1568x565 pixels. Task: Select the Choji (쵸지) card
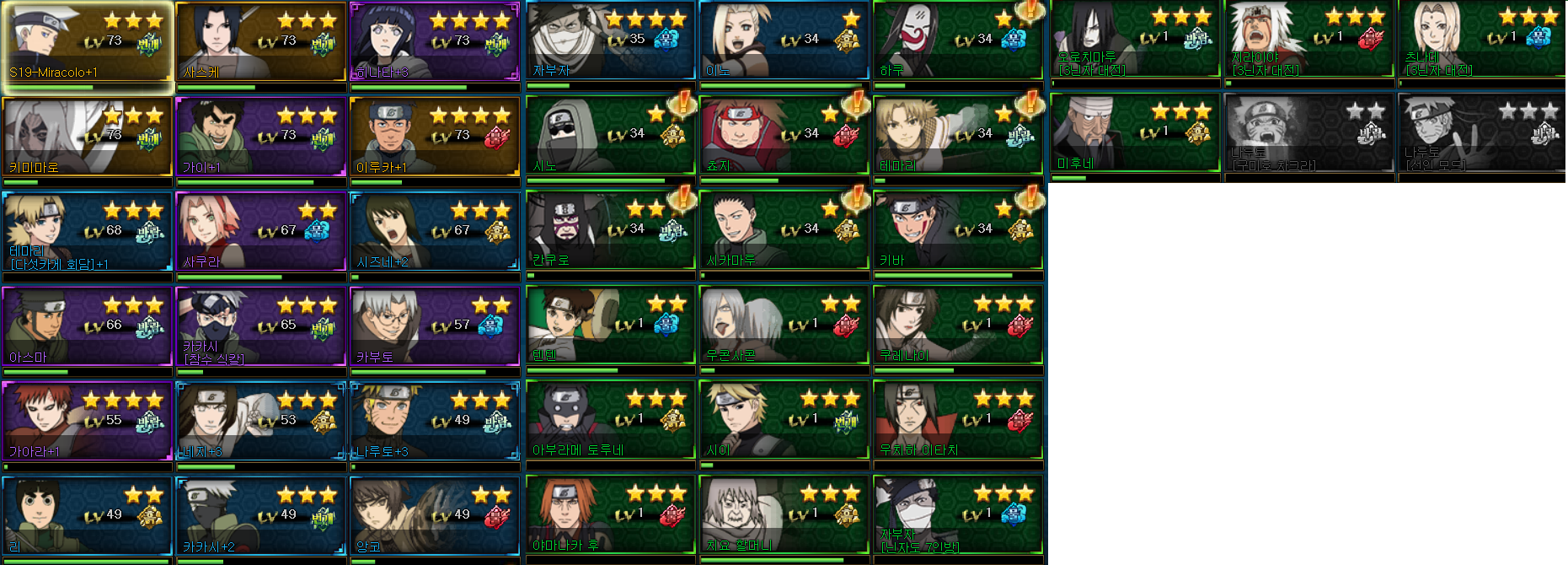(x=784, y=135)
